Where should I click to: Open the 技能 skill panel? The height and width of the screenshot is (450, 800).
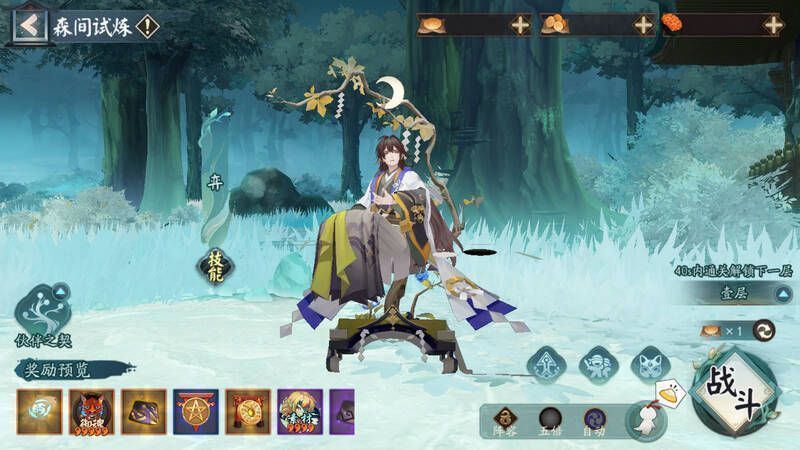(x=215, y=264)
